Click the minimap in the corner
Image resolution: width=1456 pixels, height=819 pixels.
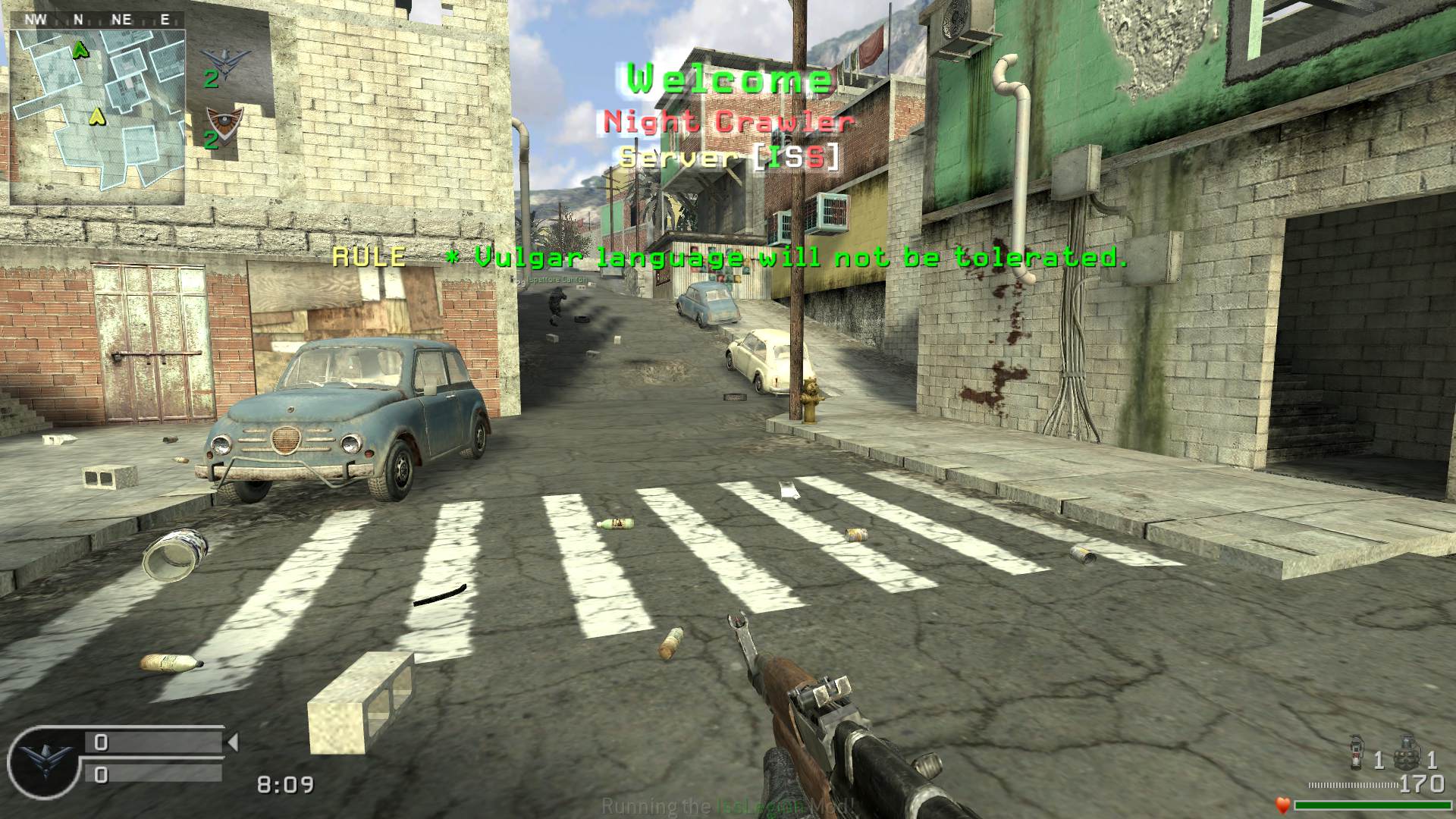[97, 117]
